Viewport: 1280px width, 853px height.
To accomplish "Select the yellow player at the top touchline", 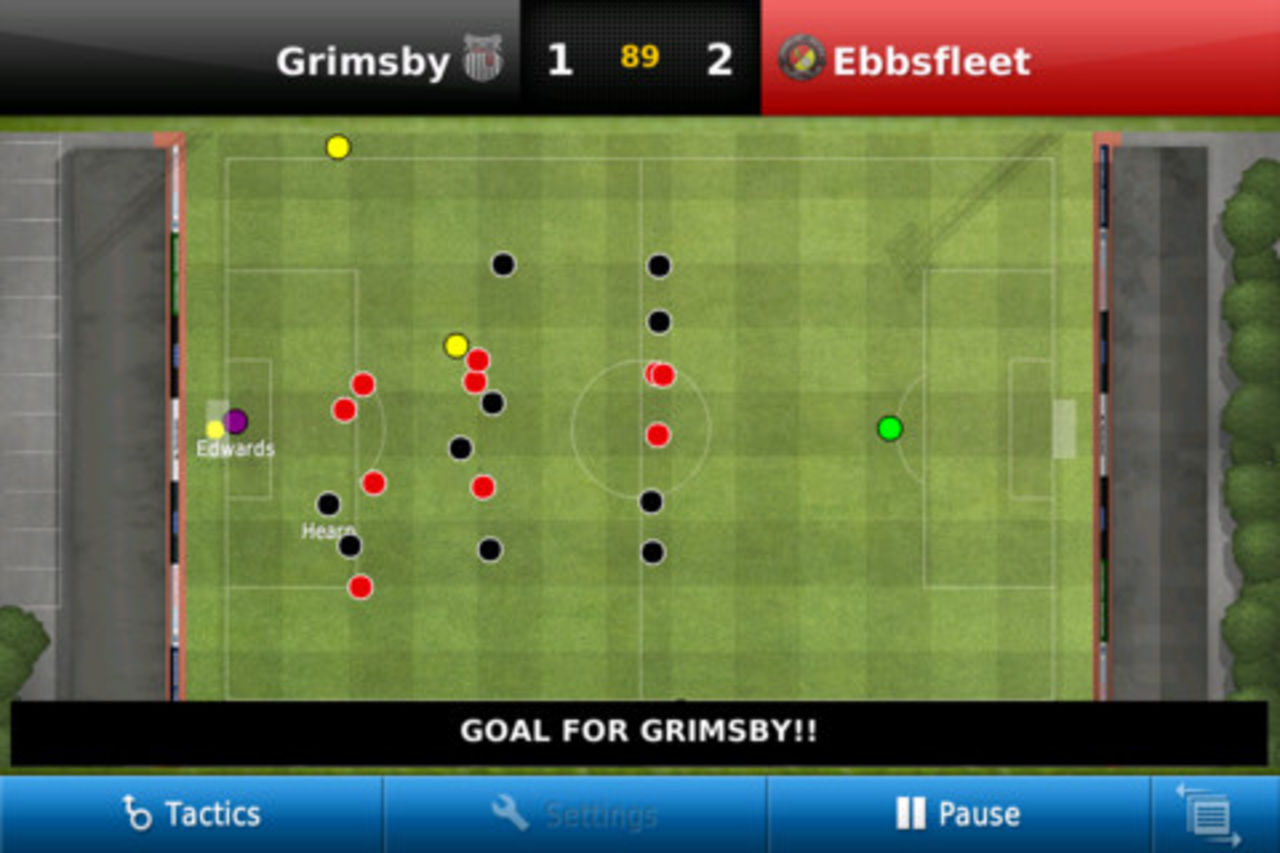I will [x=337, y=147].
